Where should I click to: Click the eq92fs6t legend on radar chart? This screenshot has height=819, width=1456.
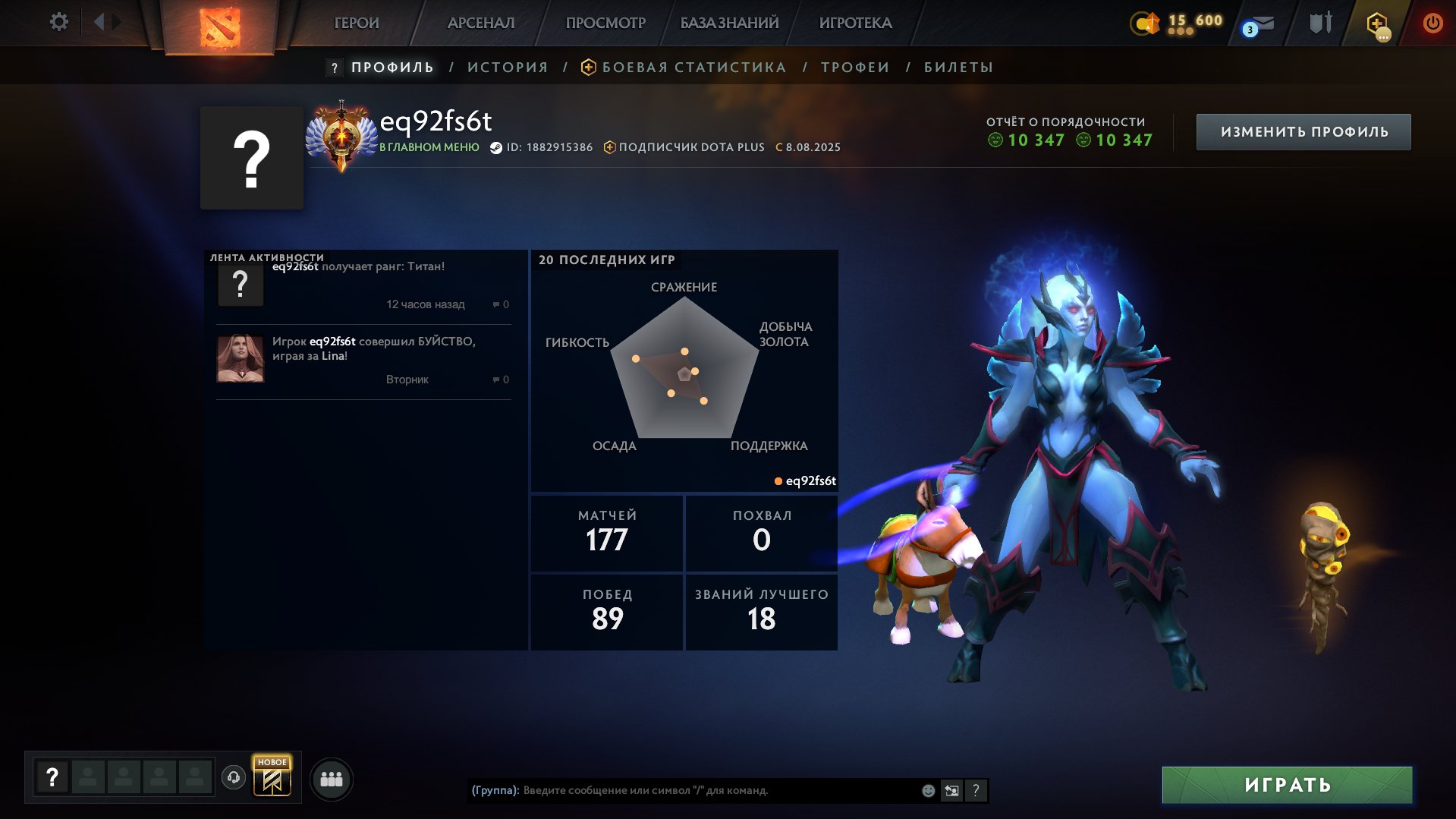[x=810, y=480]
